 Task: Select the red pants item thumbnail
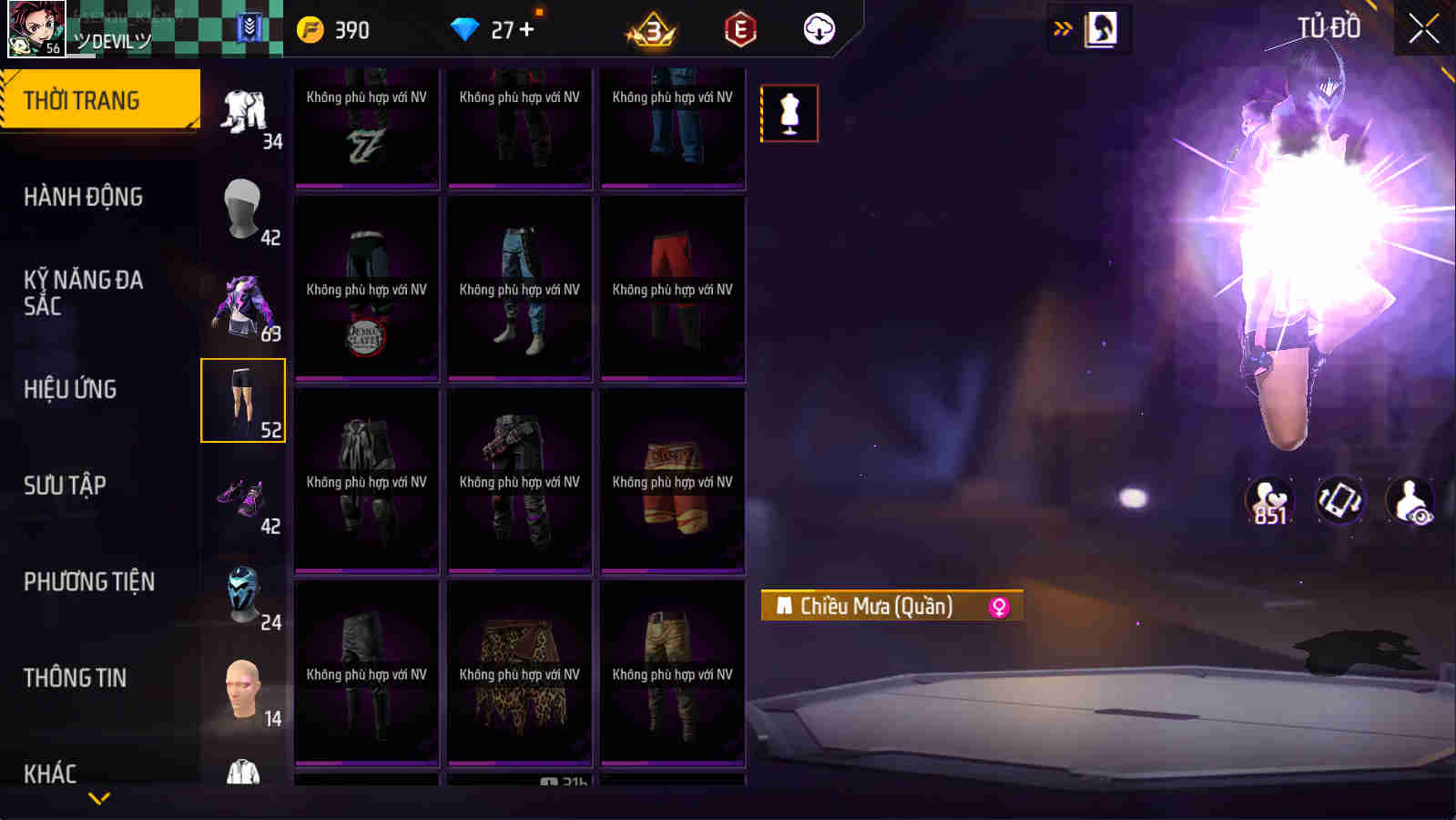pyautogui.click(x=671, y=288)
